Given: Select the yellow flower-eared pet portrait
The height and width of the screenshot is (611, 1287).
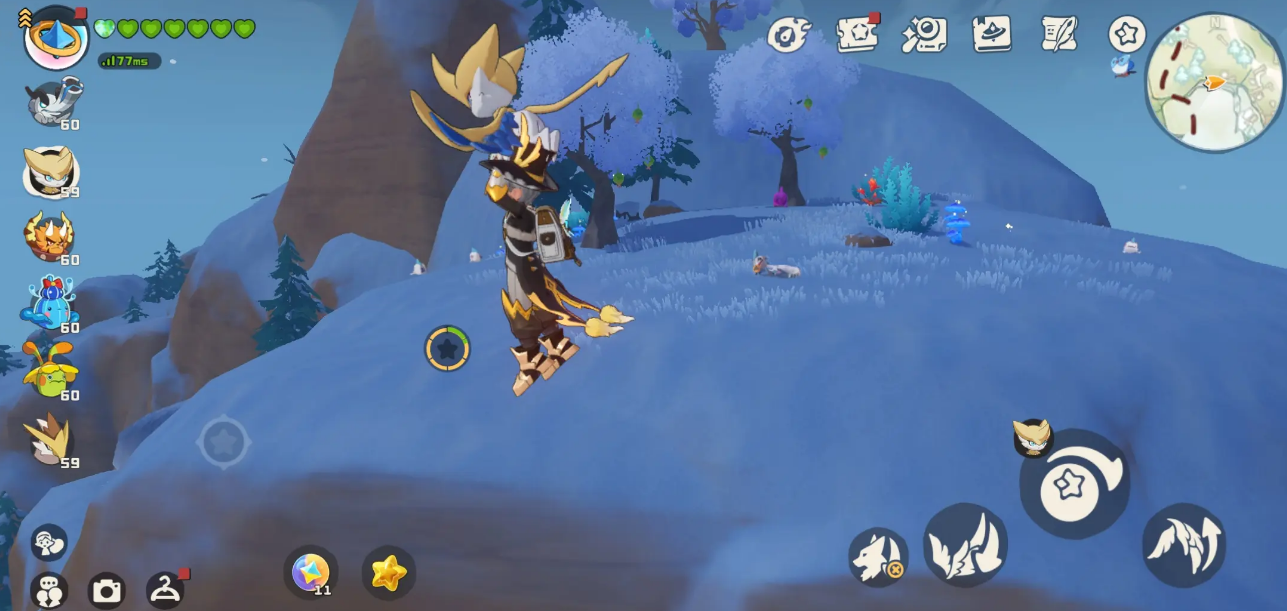Looking at the screenshot, I should pos(50,370).
